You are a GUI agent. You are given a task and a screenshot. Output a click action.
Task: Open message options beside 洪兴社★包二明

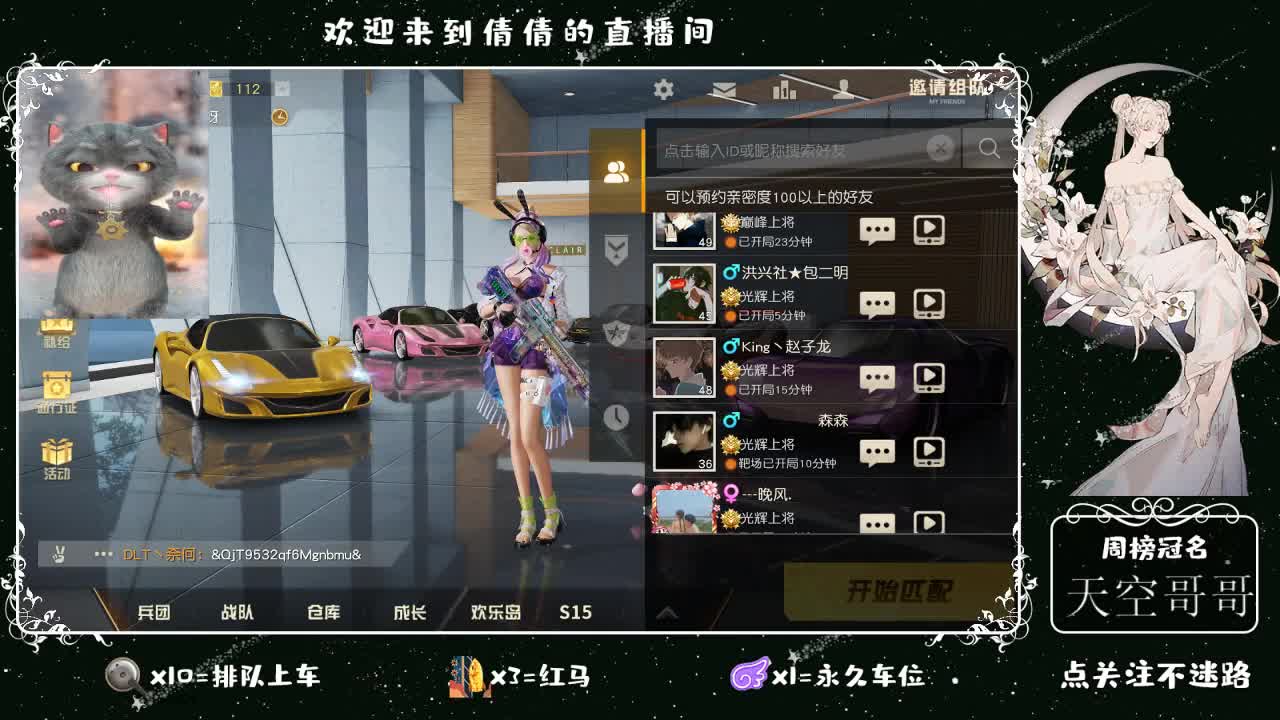point(877,302)
